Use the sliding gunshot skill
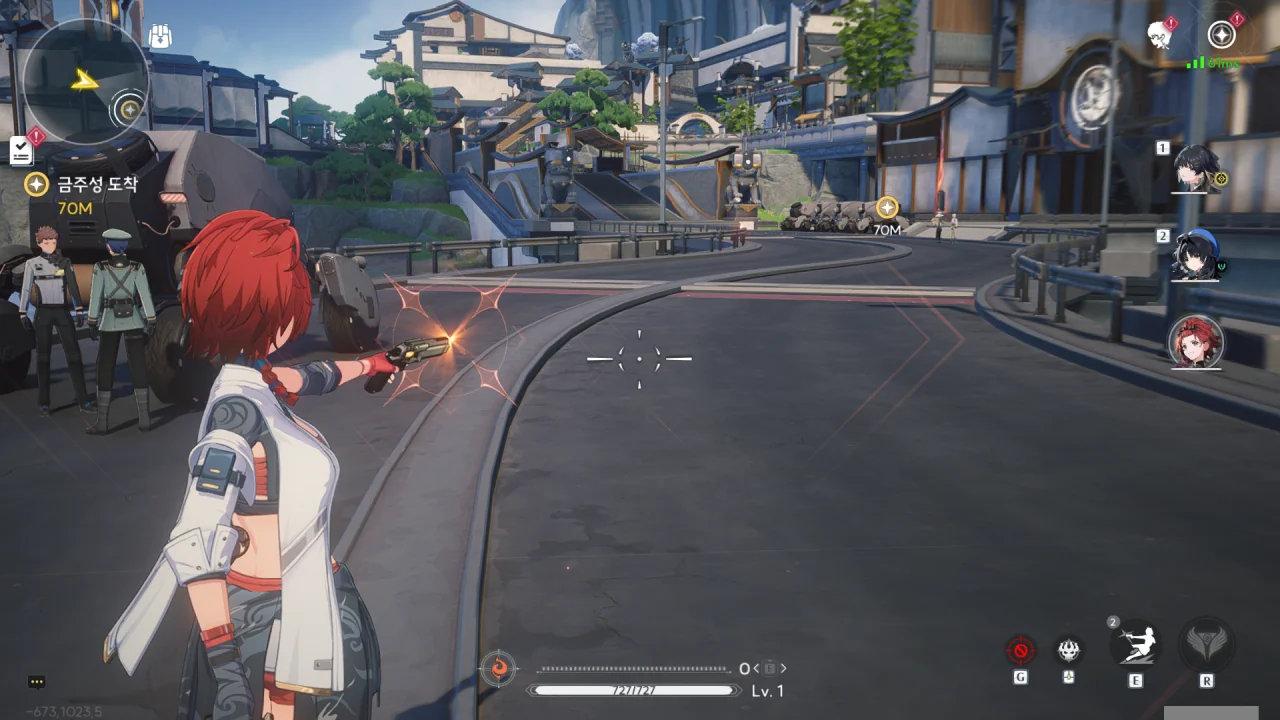Image resolution: width=1280 pixels, height=720 pixels. [1135, 643]
